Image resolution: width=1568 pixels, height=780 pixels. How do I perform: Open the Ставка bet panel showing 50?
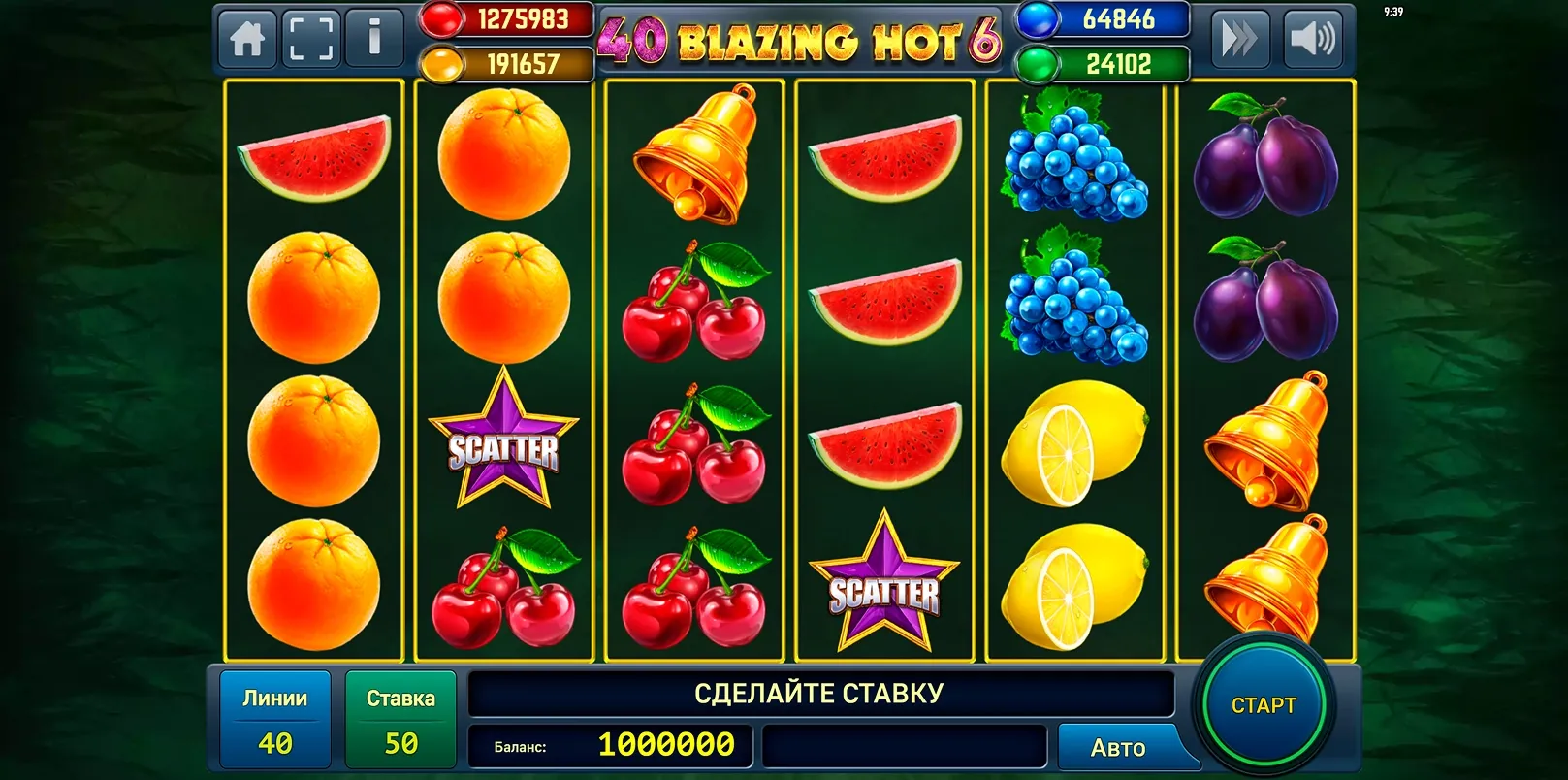coord(400,719)
